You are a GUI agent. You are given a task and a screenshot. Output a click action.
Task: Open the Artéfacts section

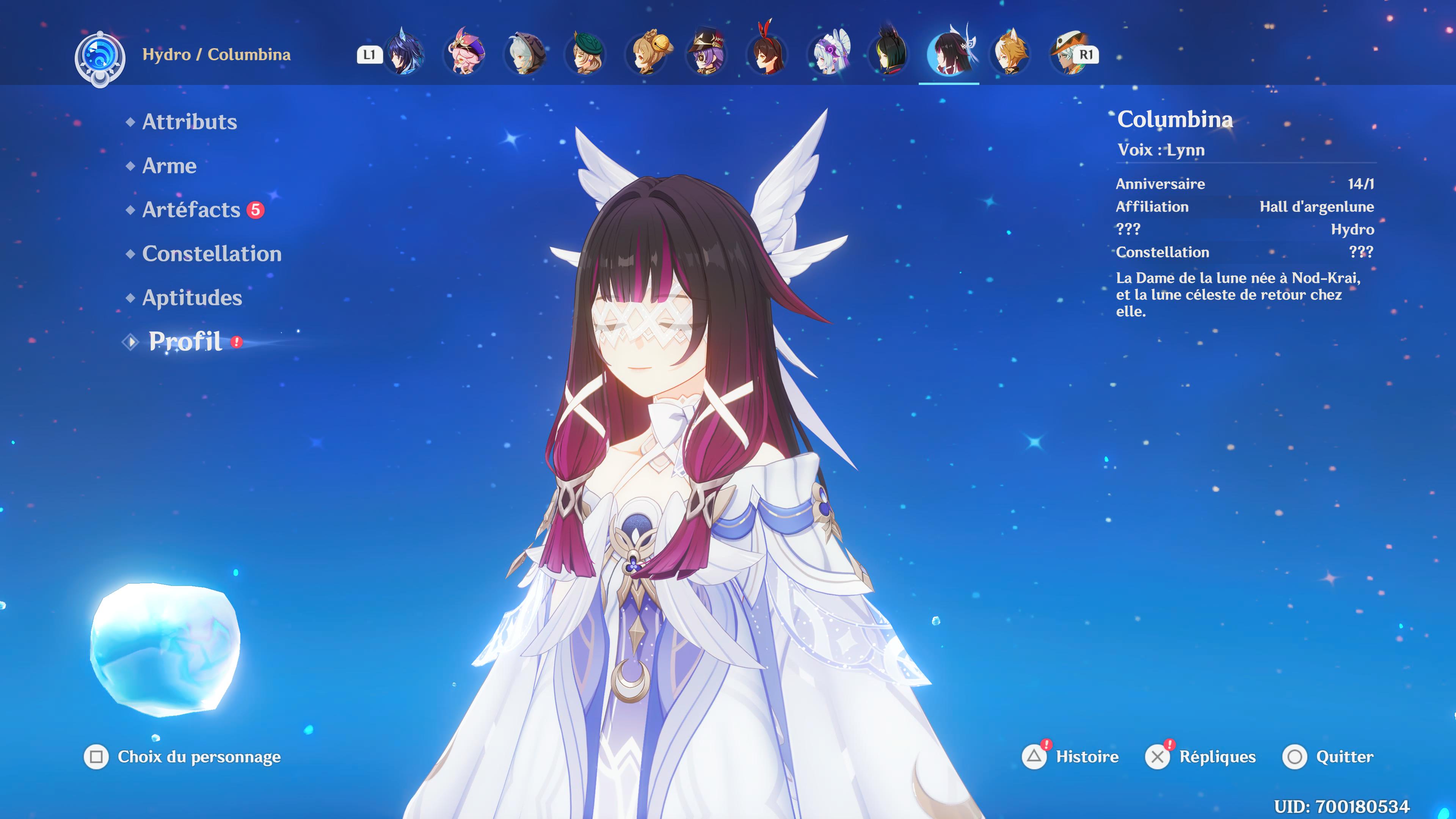click(x=191, y=210)
